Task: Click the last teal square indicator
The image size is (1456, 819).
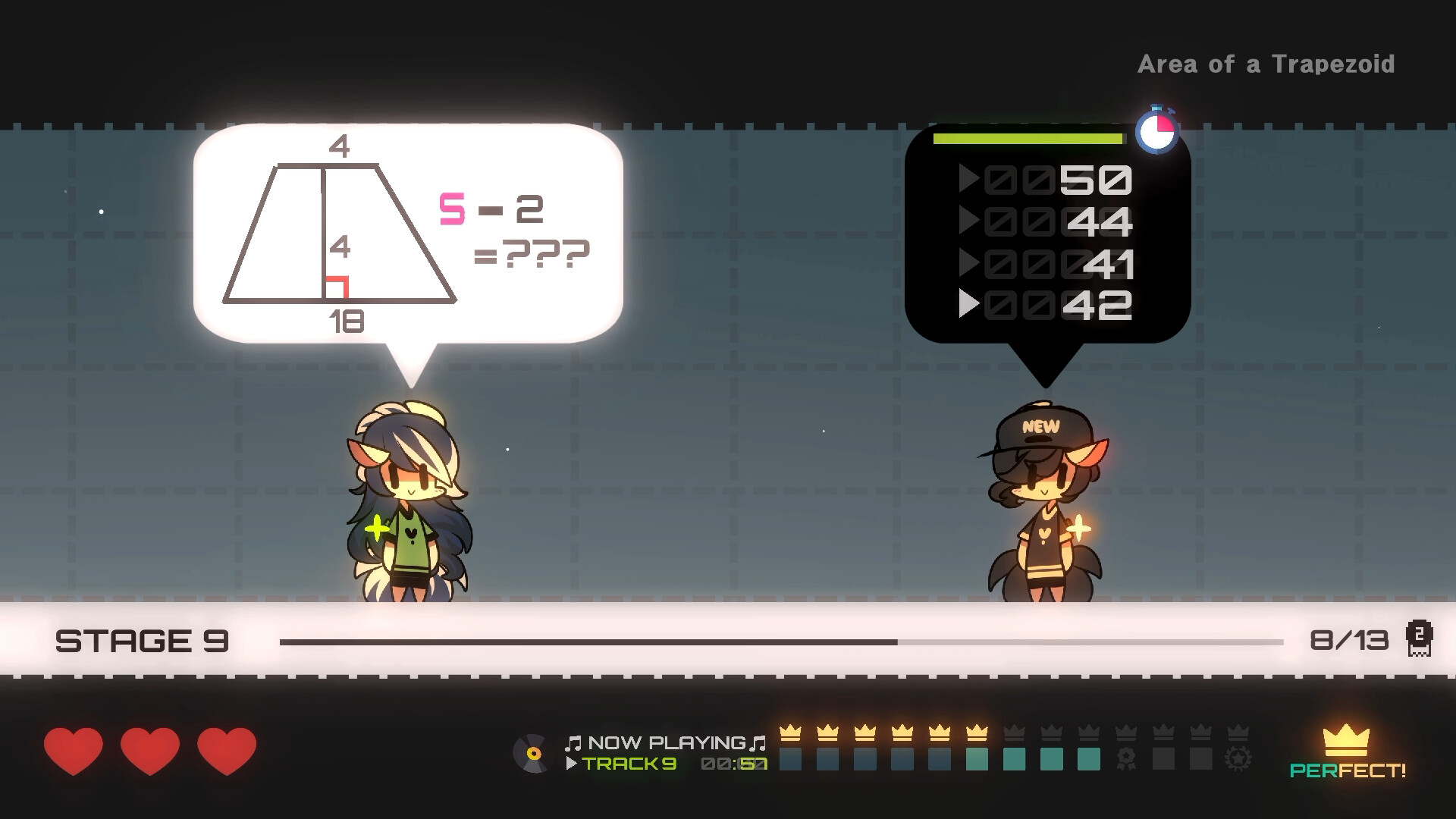Action: (1090, 758)
